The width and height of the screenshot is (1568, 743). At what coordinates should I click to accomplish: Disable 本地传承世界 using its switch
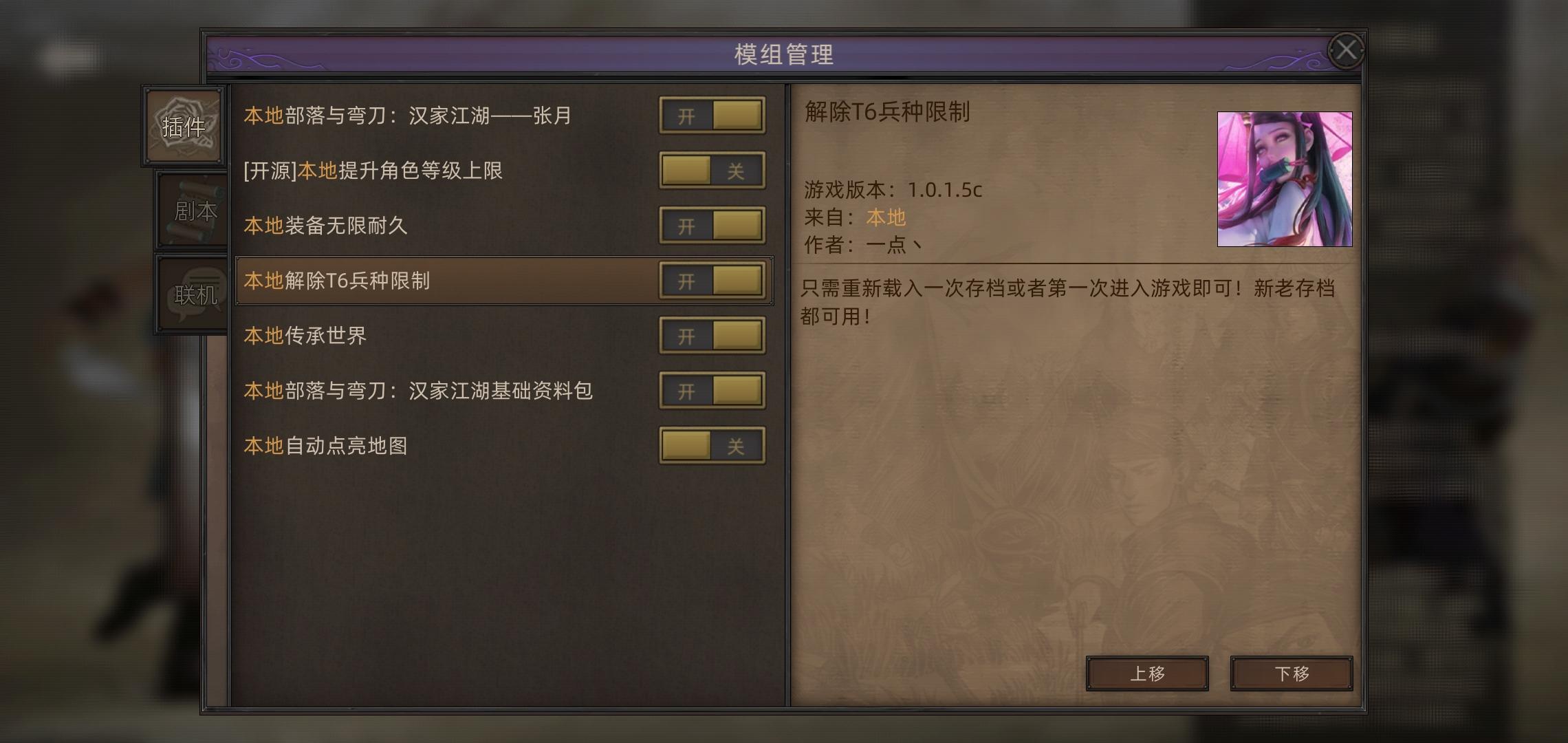coord(712,336)
